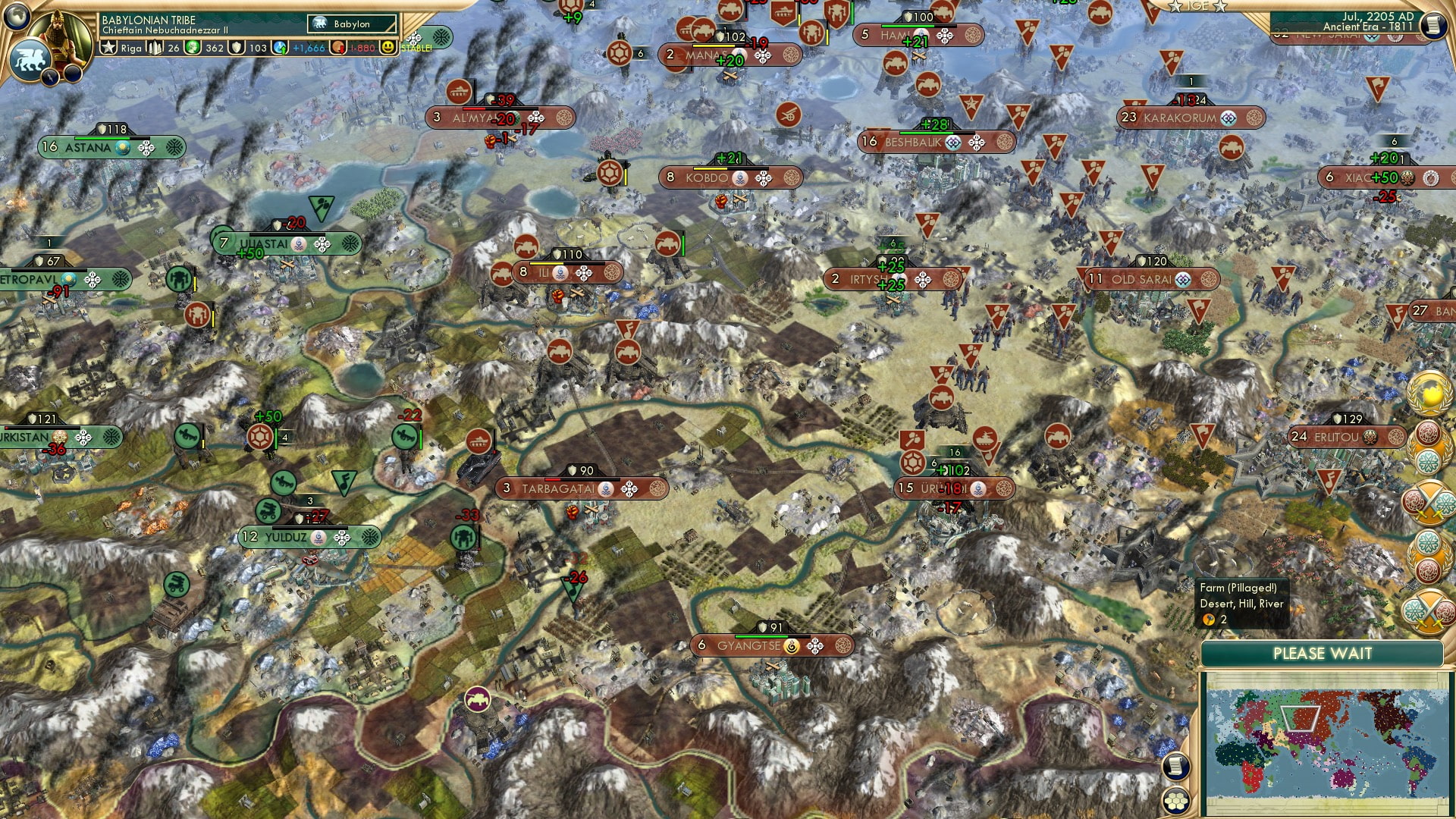Image resolution: width=1456 pixels, height=819 pixels.
Task: Click the green science beaker icon
Action: (x=193, y=48)
